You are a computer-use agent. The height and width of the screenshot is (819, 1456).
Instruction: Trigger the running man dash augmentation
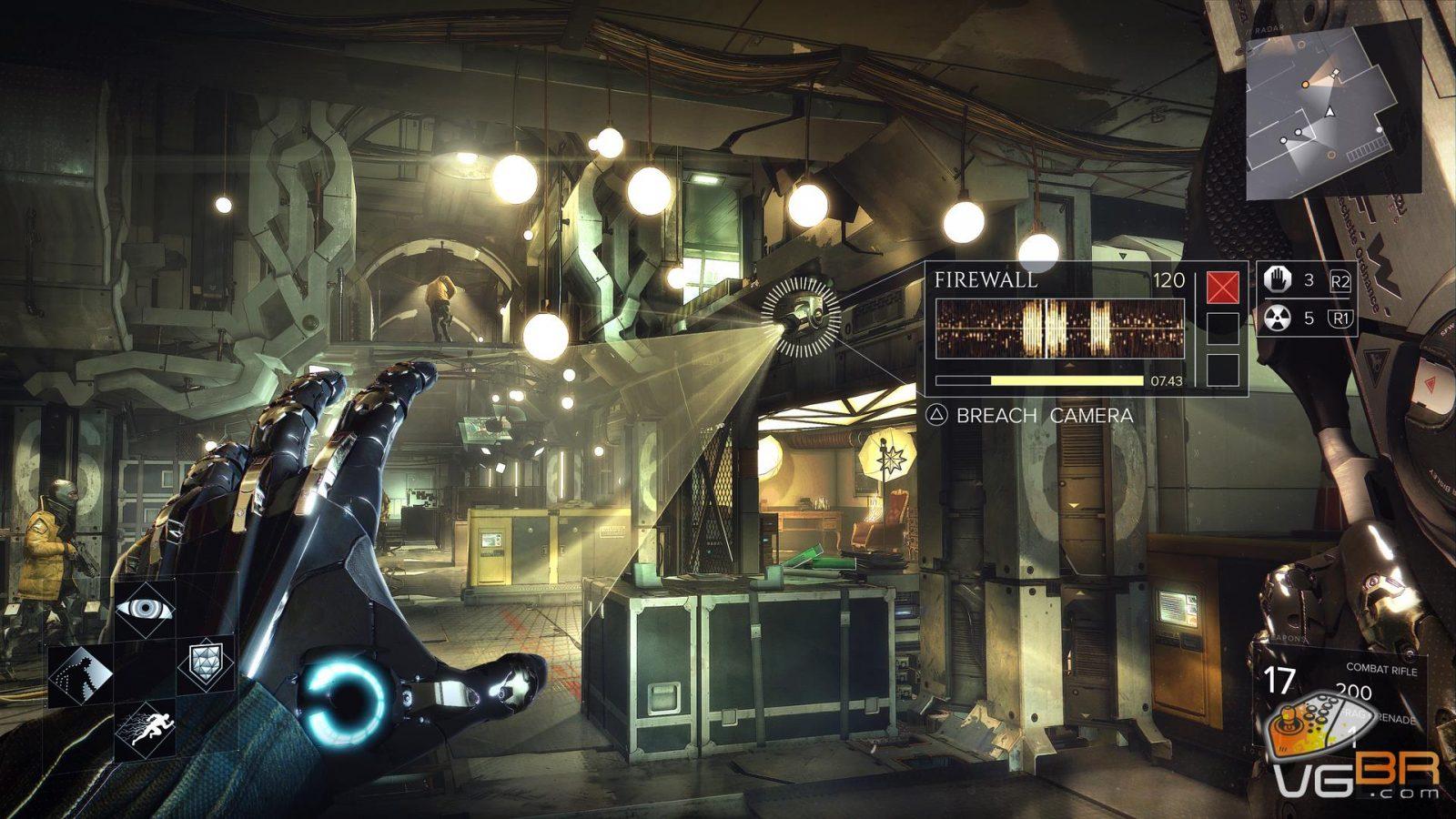coord(145,728)
